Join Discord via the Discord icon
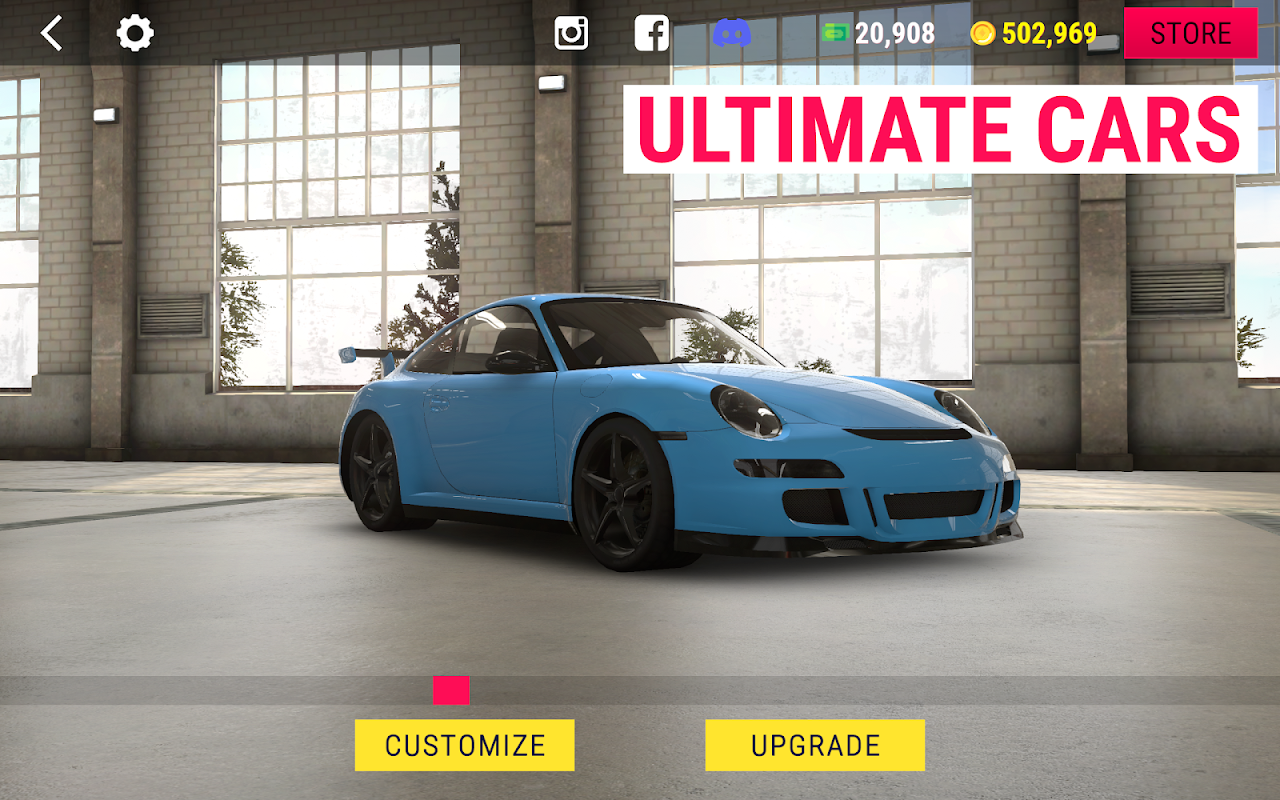1280x800 pixels. pyautogui.click(x=732, y=34)
